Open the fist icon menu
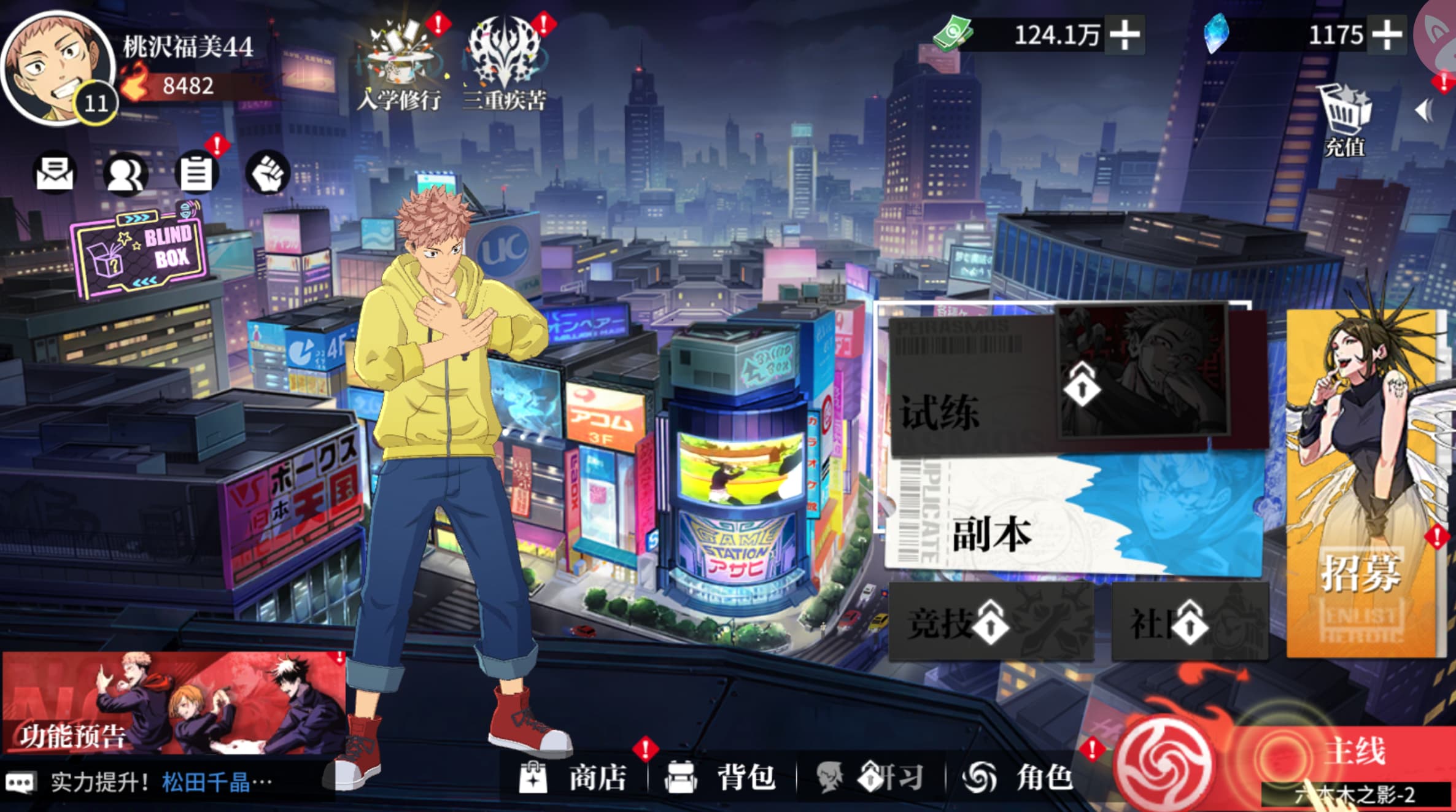The height and width of the screenshot is (812, 1456). [267, 174]
